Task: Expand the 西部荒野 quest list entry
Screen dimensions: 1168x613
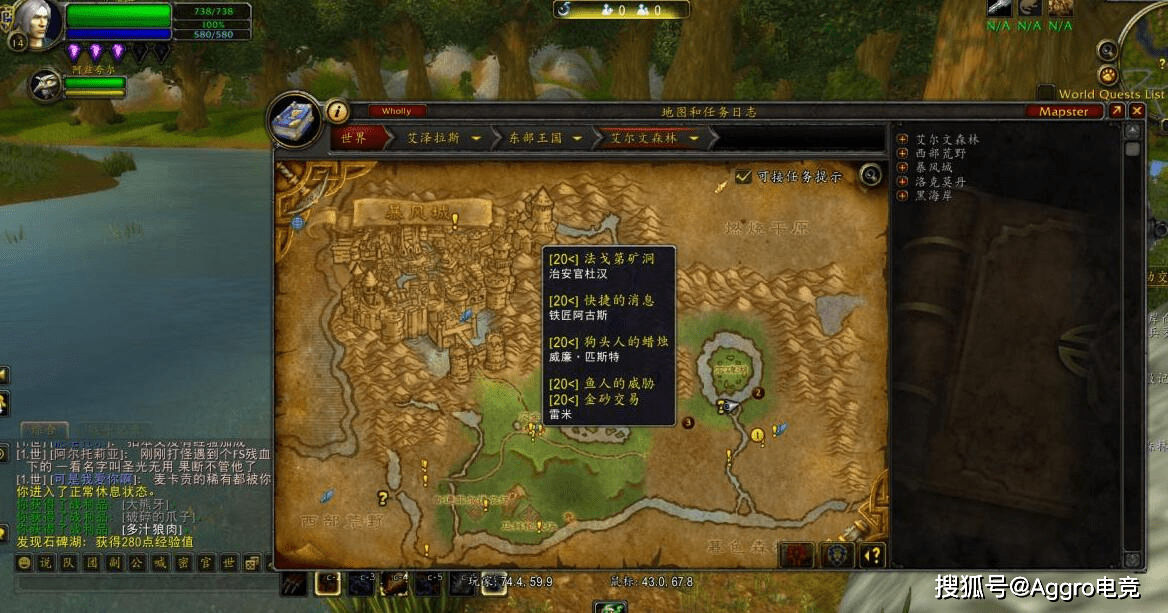Action: tap(903, 154)
